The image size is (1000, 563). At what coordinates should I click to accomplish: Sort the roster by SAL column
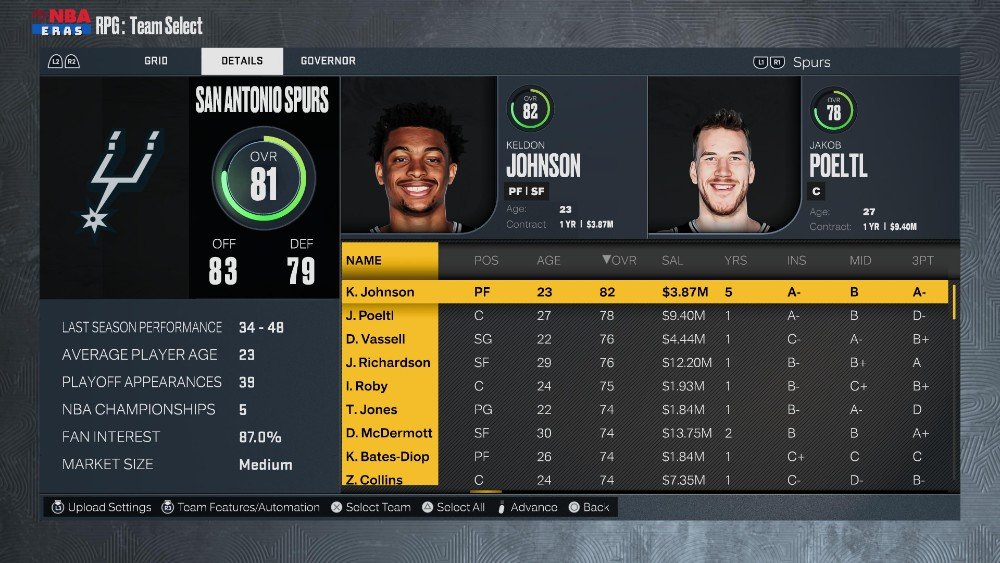[x=672, y=261]
